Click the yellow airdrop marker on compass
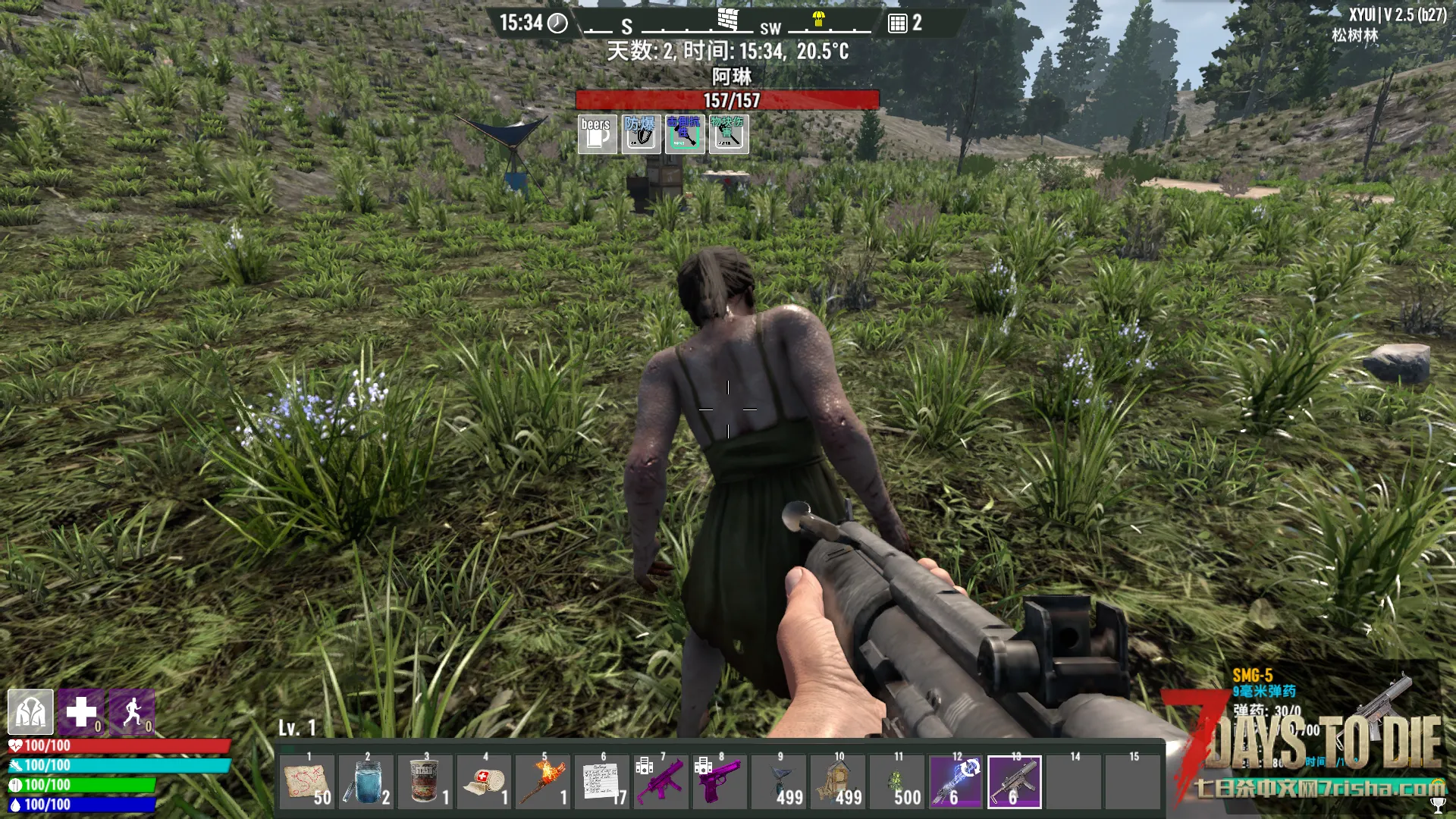1456x819 pixels. (818, 19)
